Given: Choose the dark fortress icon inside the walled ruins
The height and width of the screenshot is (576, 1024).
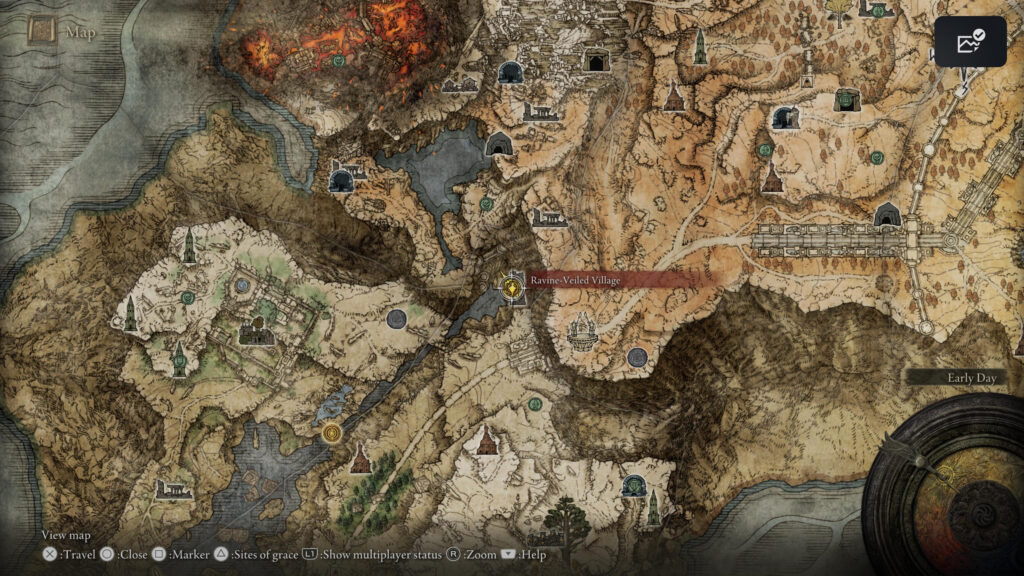Looking at the screenshot, I should [x=256, y=331].
